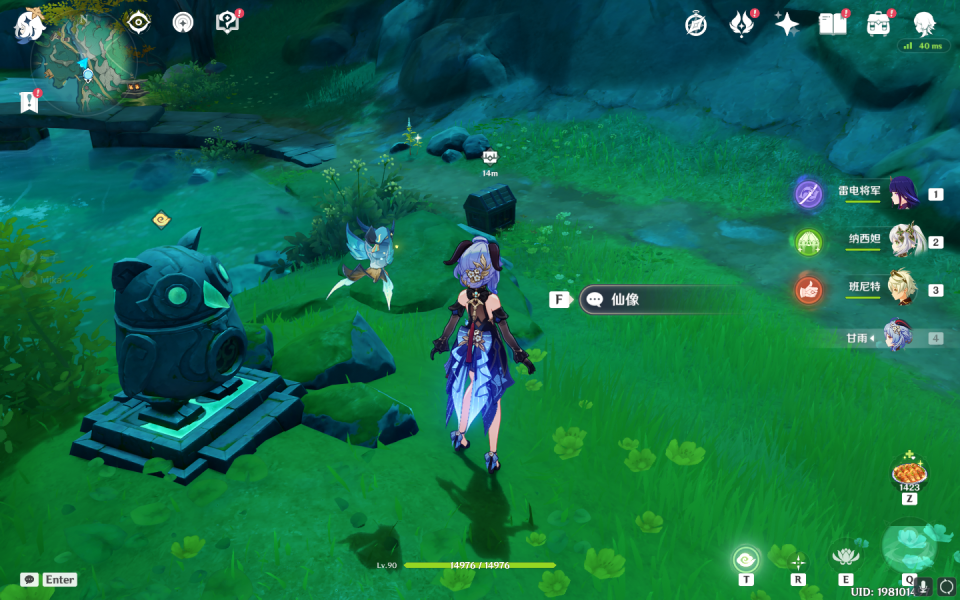Open the chat box speech bubble
The height and width of the screenshot is (600, 960).
(x=30, y=579)
